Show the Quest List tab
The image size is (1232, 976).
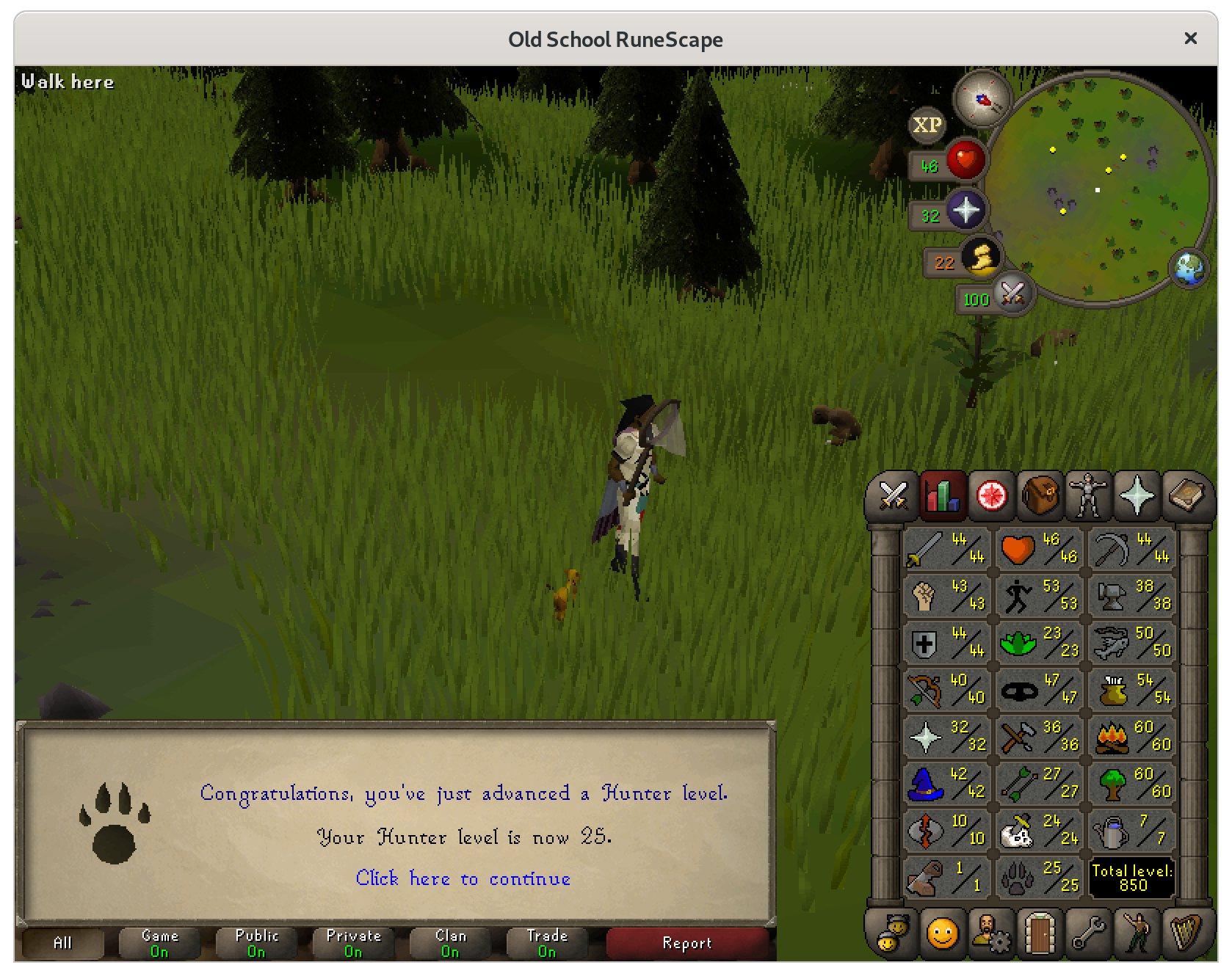[x=990, y=496]
